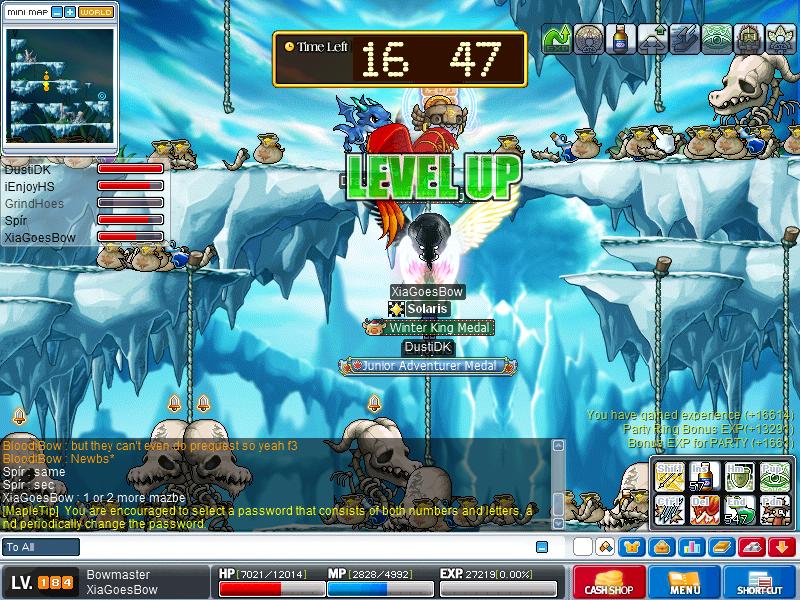The image size is (800, 600).
Task: Open the inventory bag icon
Action: pyautogui.click(x=660, y=547)
